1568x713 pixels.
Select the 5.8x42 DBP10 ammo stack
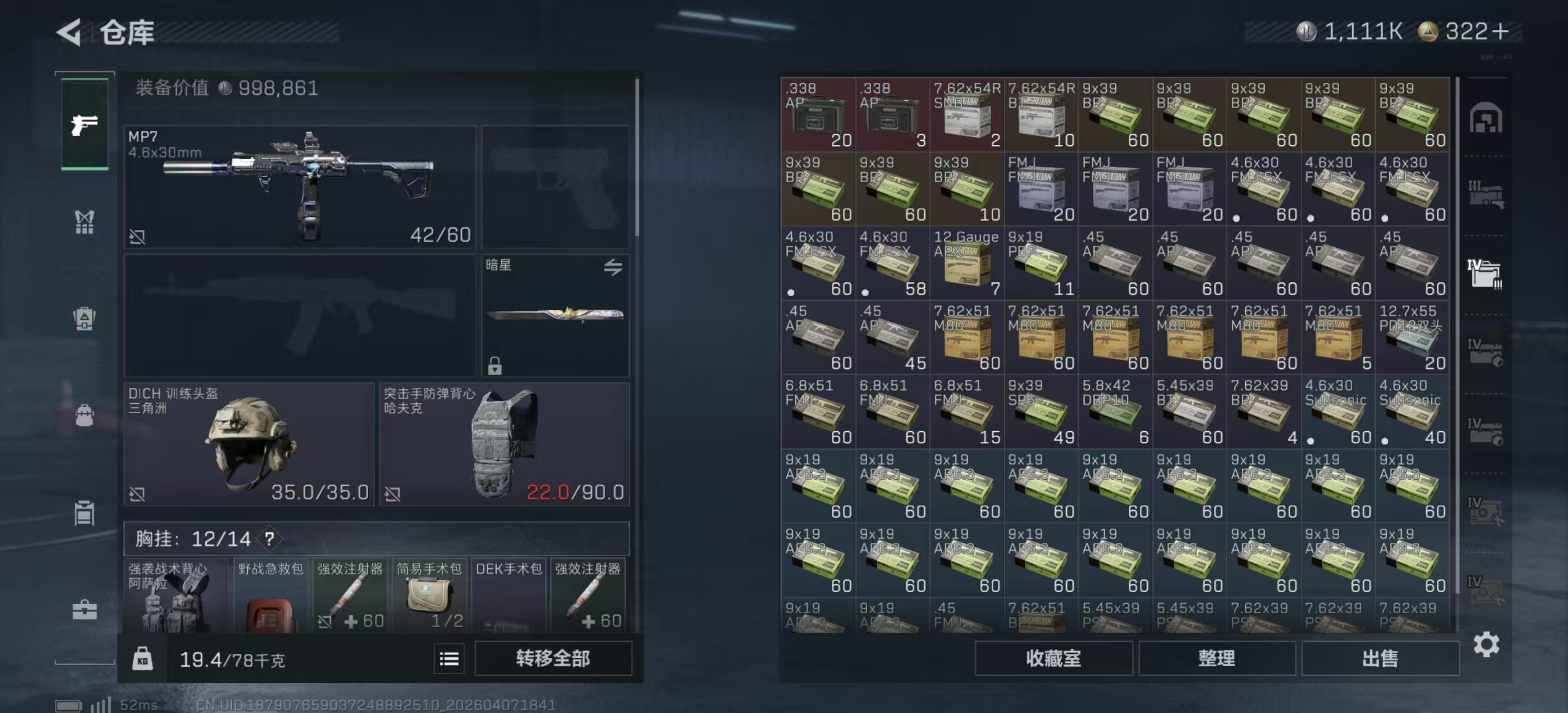(x=1115, y=412)
